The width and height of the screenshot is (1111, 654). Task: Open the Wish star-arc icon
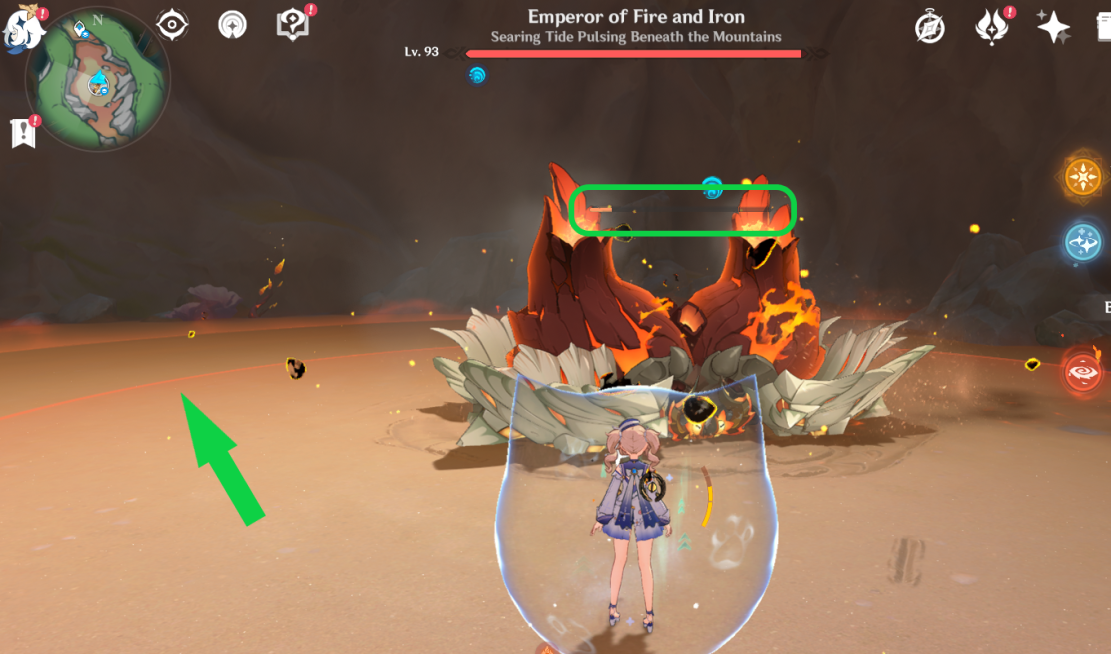click(x=232, y=27)
